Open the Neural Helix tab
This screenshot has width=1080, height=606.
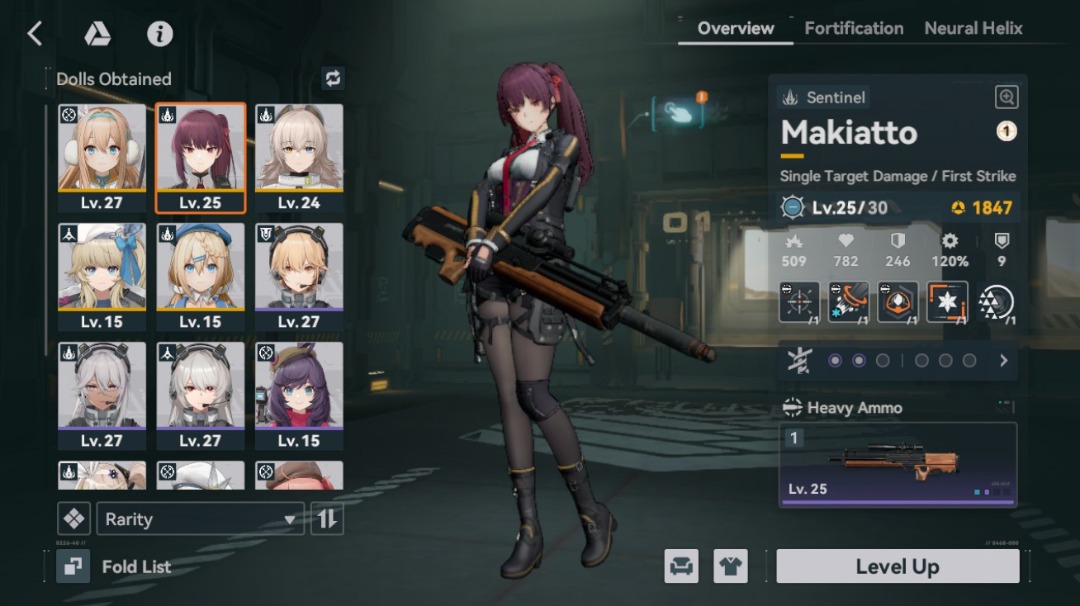pyautogui.click(x=973, y=28)
